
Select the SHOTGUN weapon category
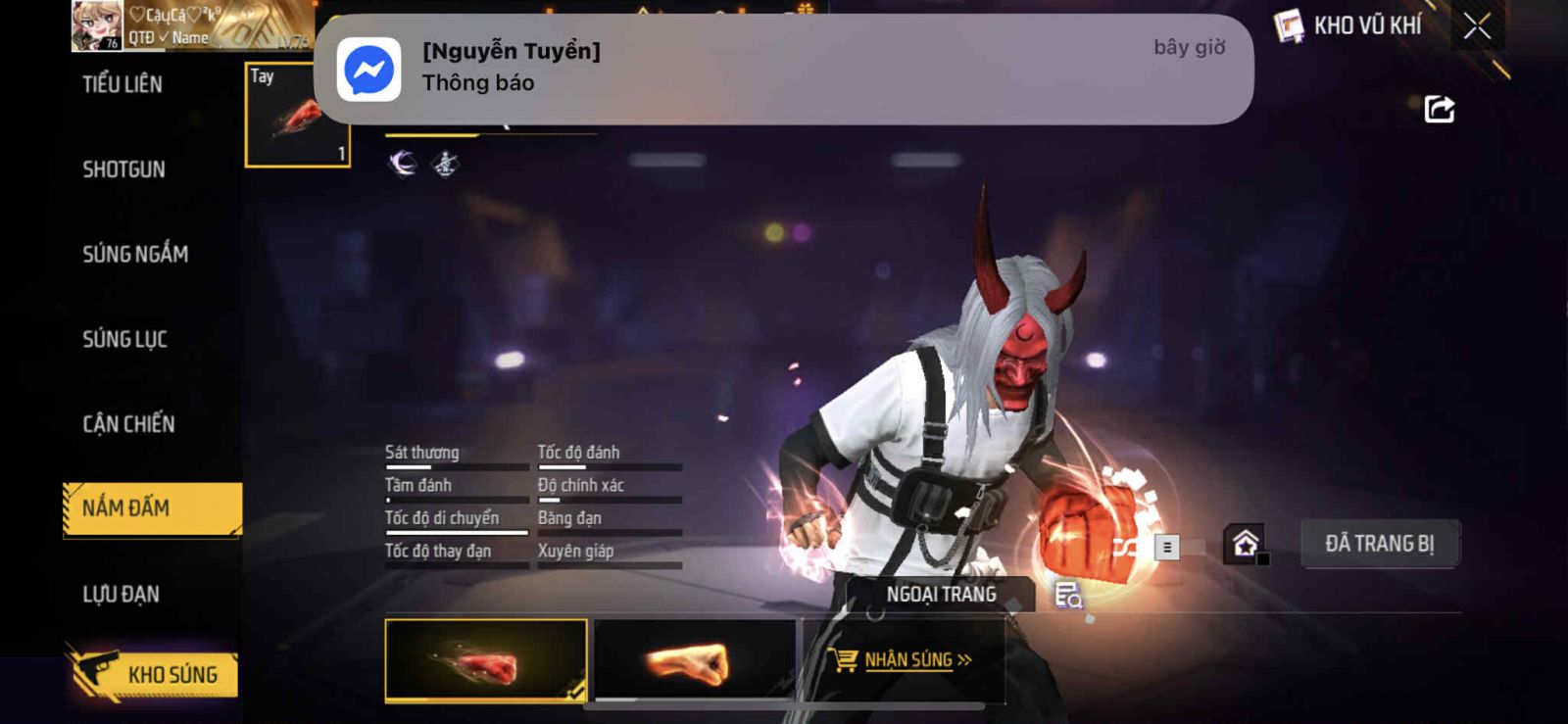click(123, 169)
